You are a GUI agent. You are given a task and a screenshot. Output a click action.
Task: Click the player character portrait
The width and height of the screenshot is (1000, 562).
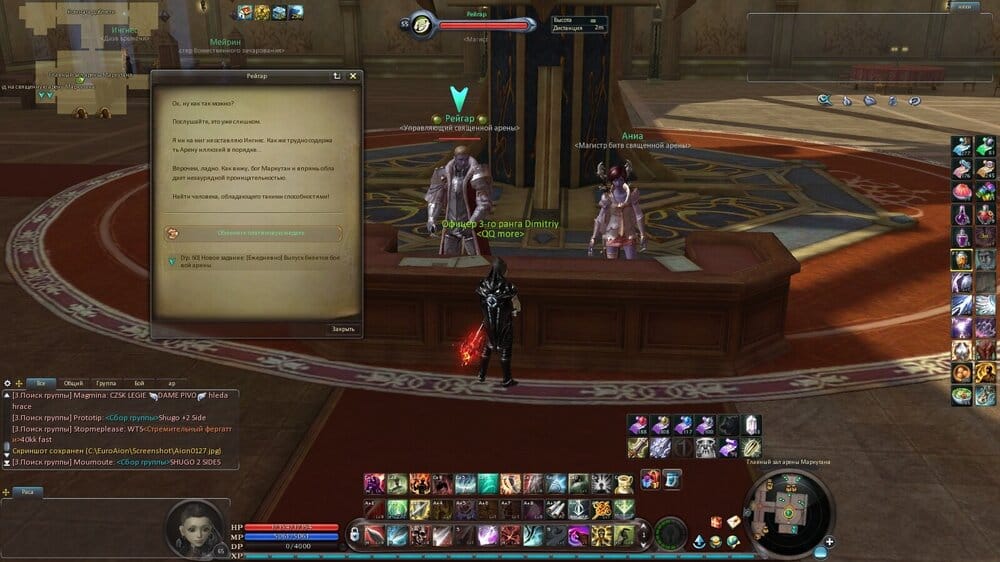[194, 526]
